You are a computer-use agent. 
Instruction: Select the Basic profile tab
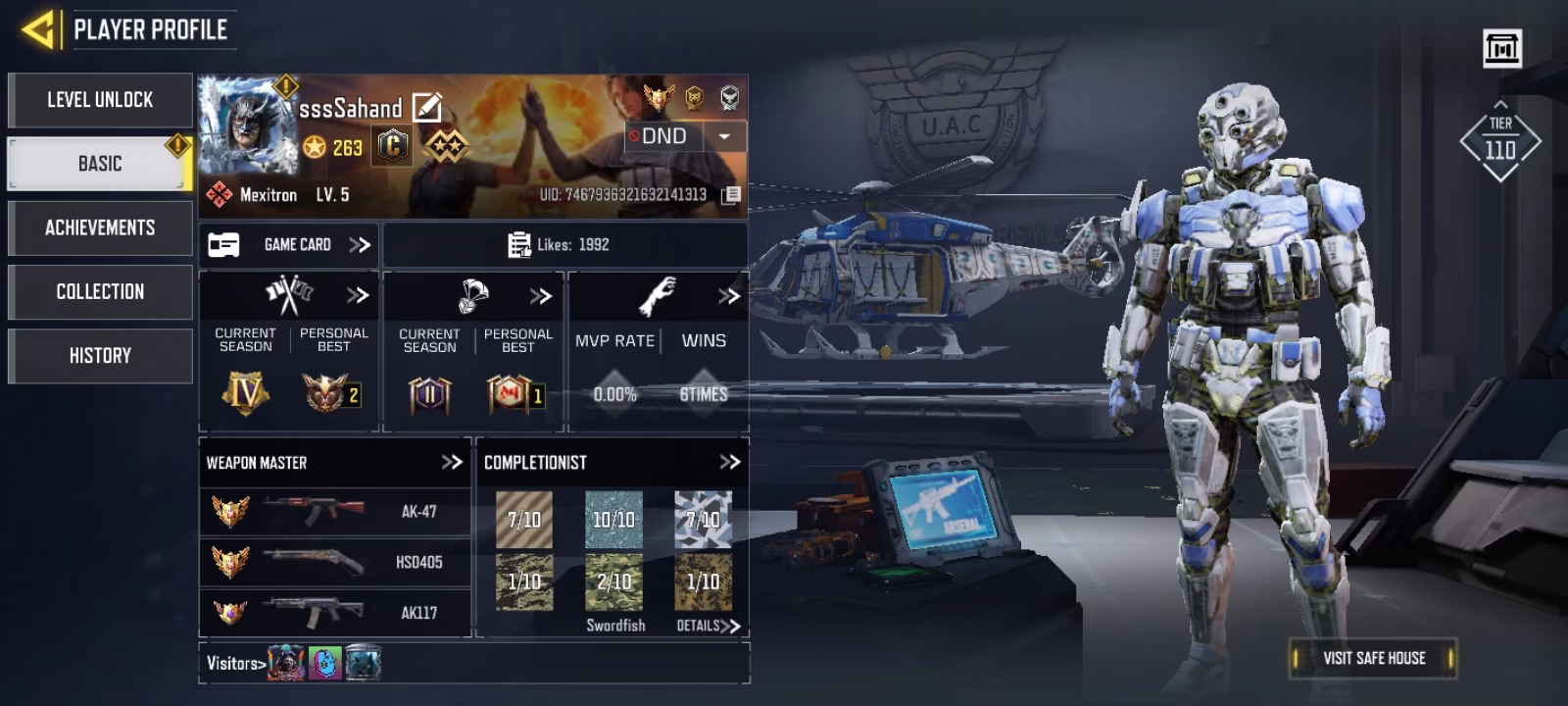(x=100, y=164)
